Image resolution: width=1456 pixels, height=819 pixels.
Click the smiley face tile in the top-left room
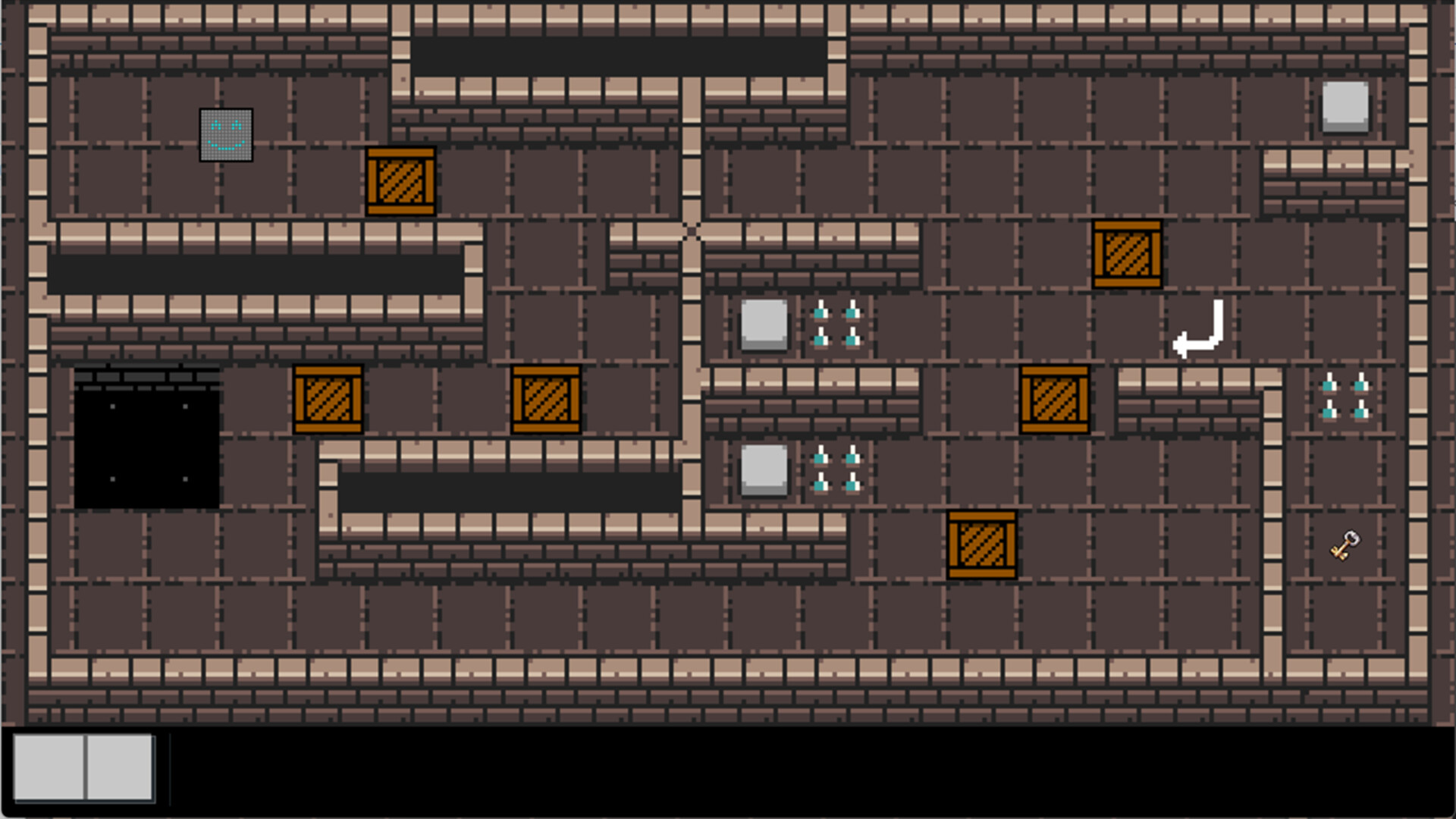point(225,134)
